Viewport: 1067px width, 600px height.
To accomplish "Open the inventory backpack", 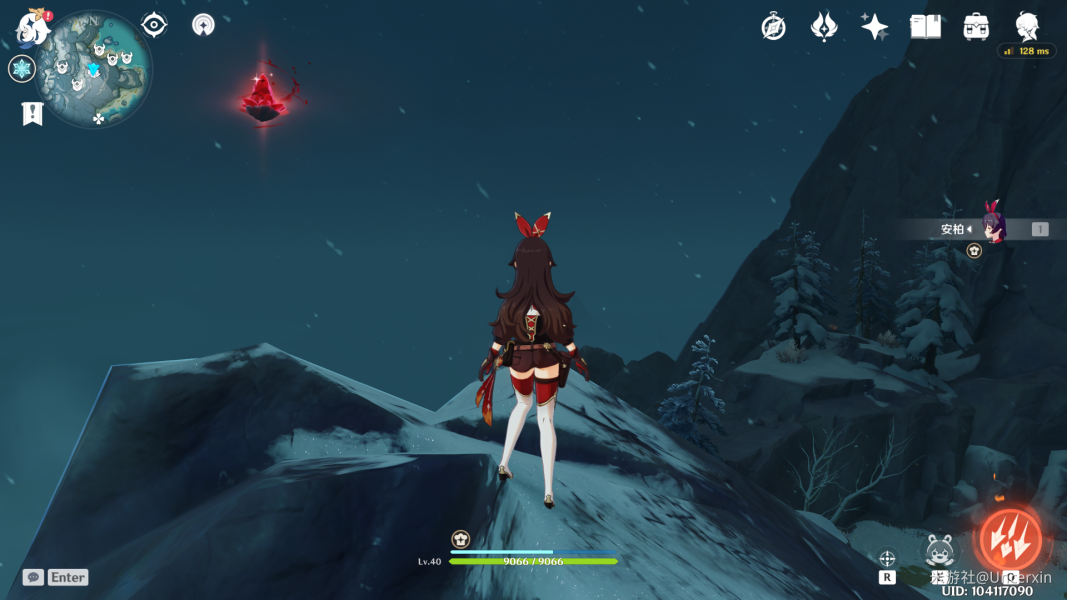I will (x=976, y=27).
